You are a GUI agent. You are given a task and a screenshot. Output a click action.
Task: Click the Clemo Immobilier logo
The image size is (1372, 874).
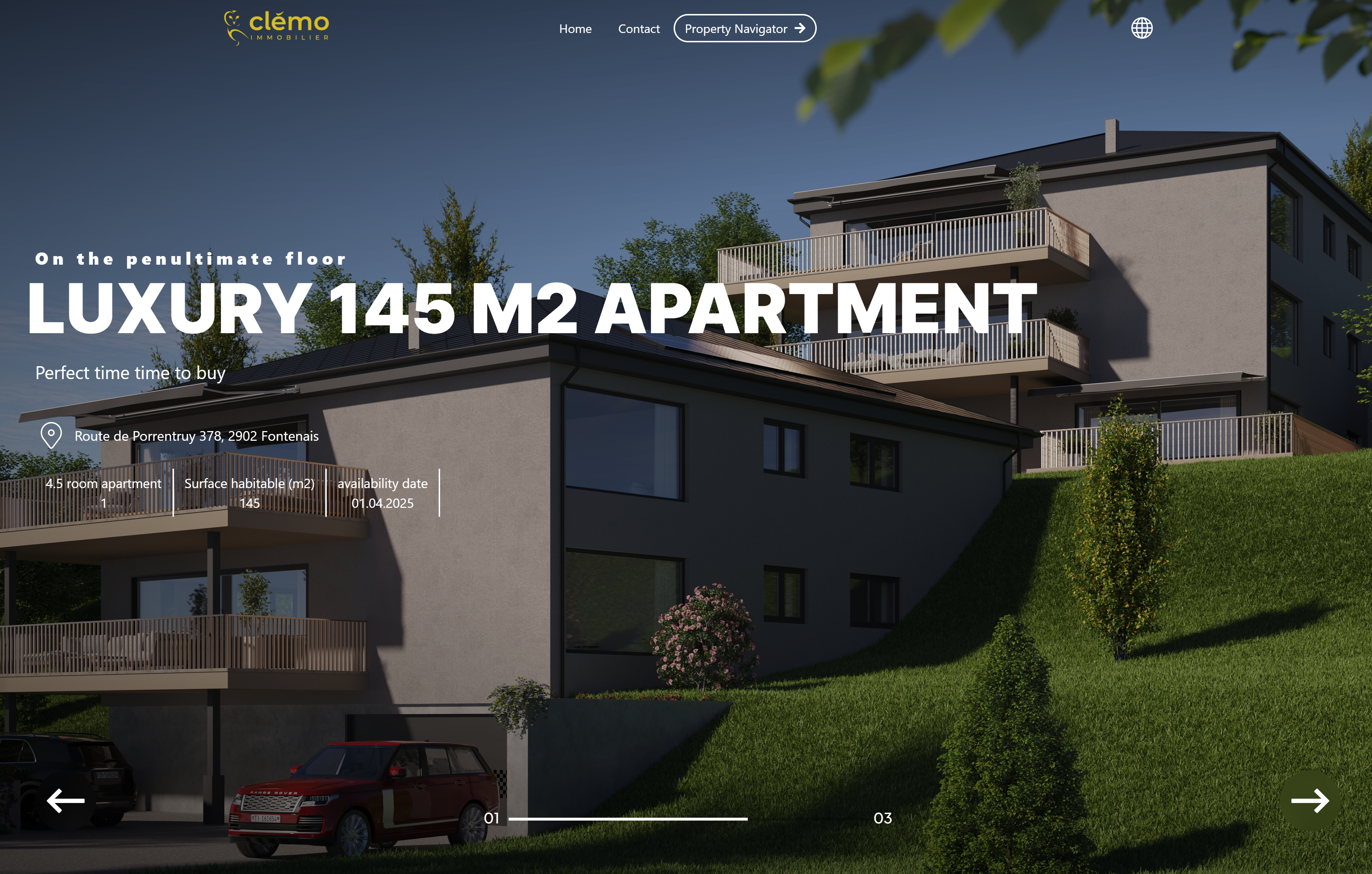(277, 27)
